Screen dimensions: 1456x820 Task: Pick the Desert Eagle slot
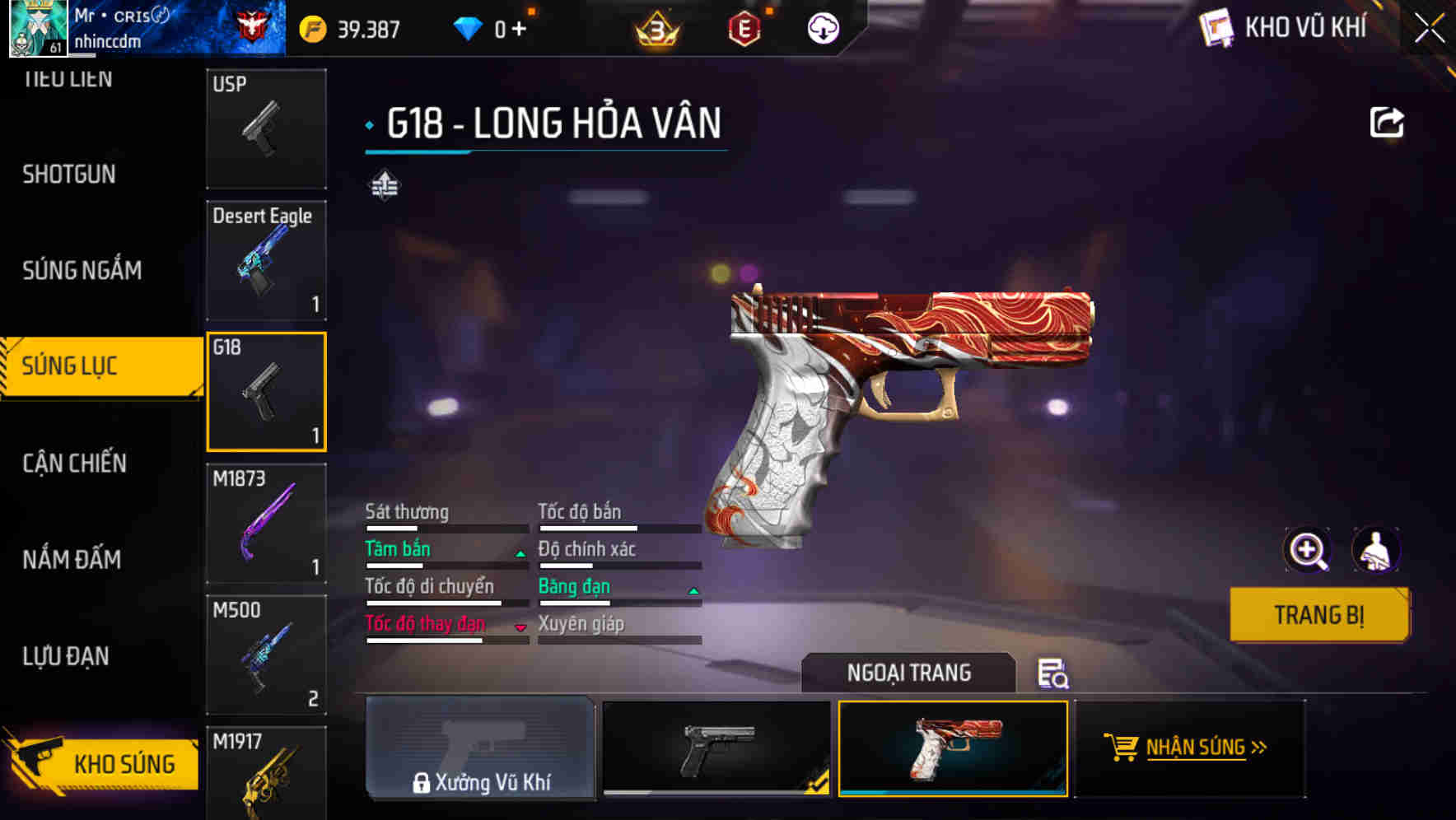266,260
